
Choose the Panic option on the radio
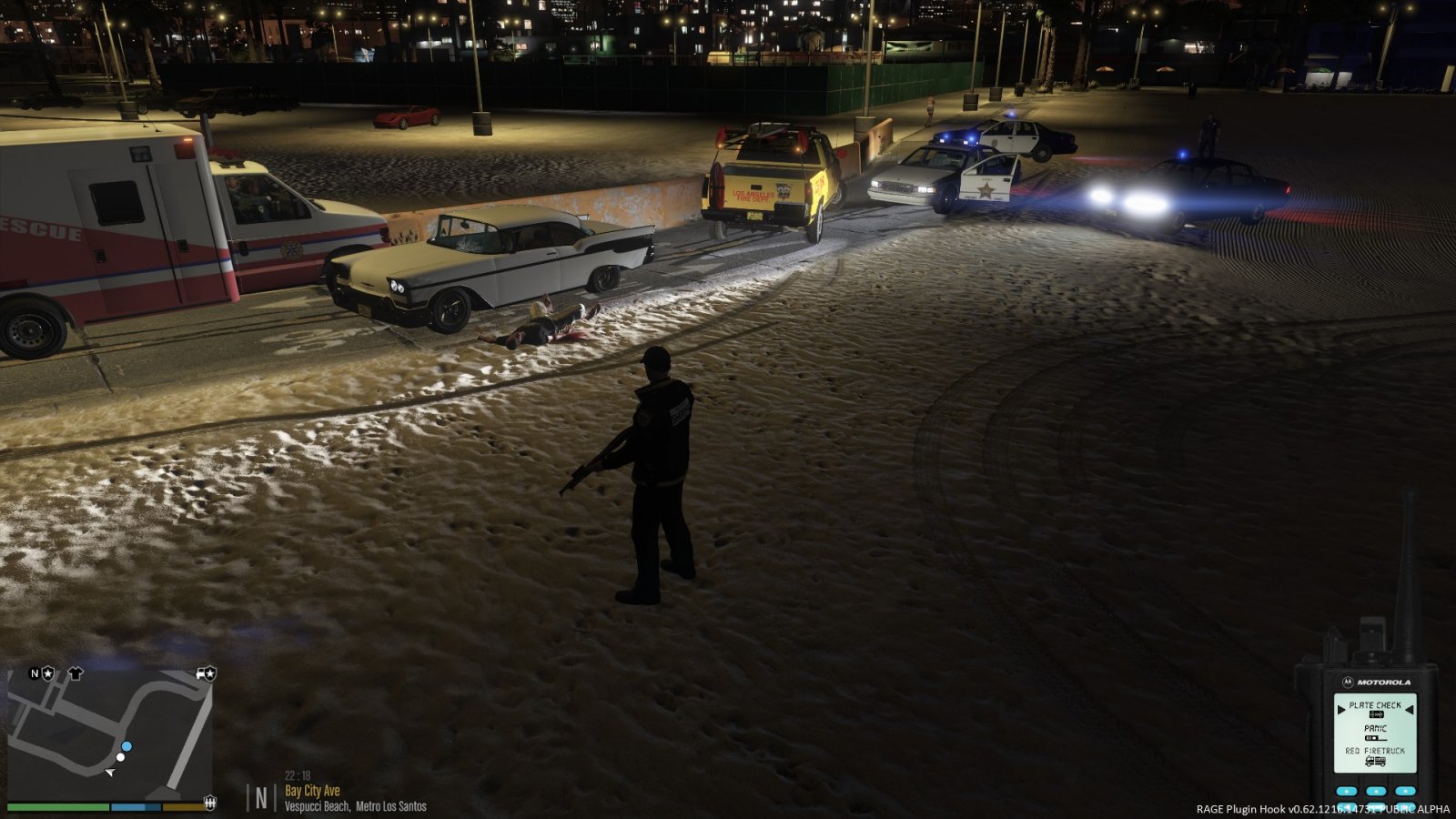pyautogui.click(x=1375, y=729)
